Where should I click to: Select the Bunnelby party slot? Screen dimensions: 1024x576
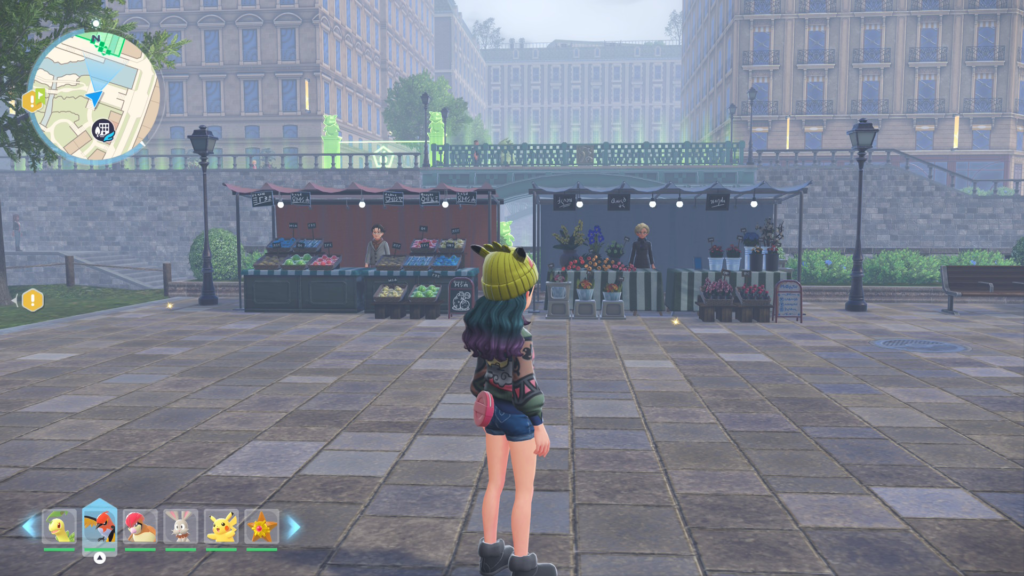(181, 526)
